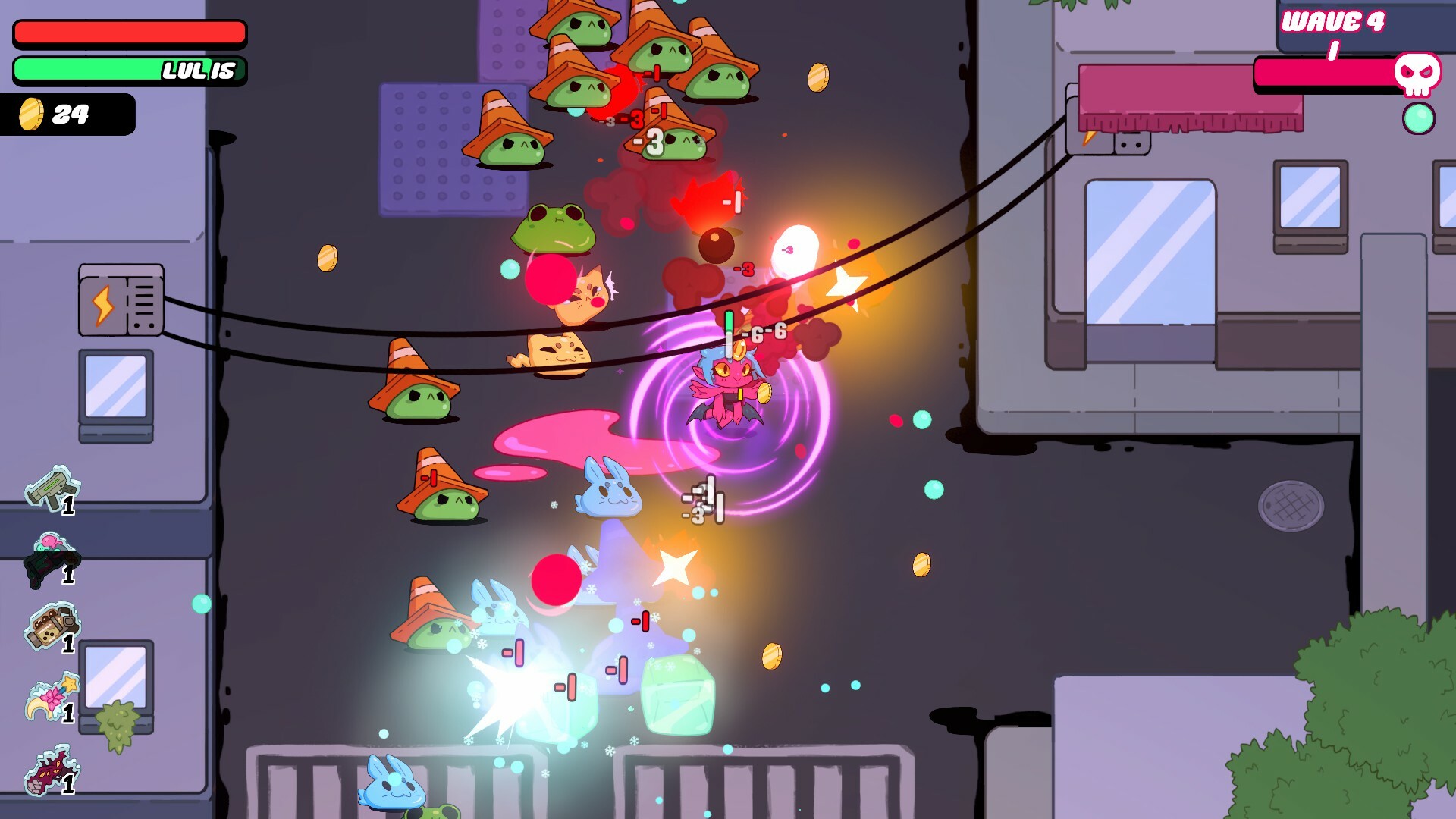Click the pink demon player character

(x=726, y=387)
